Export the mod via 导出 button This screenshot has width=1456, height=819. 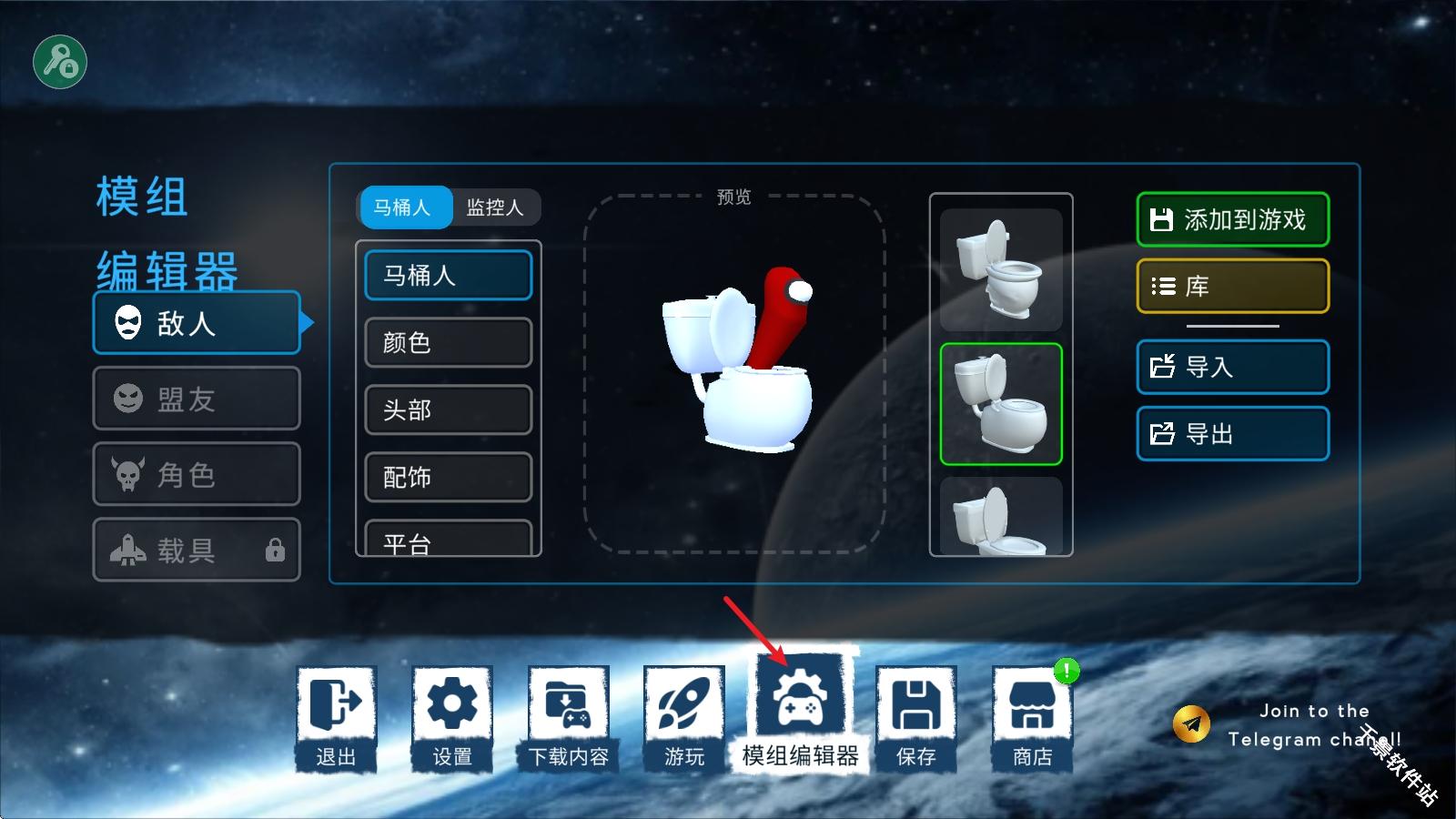pyautogui.click(x=1232, y=433)
